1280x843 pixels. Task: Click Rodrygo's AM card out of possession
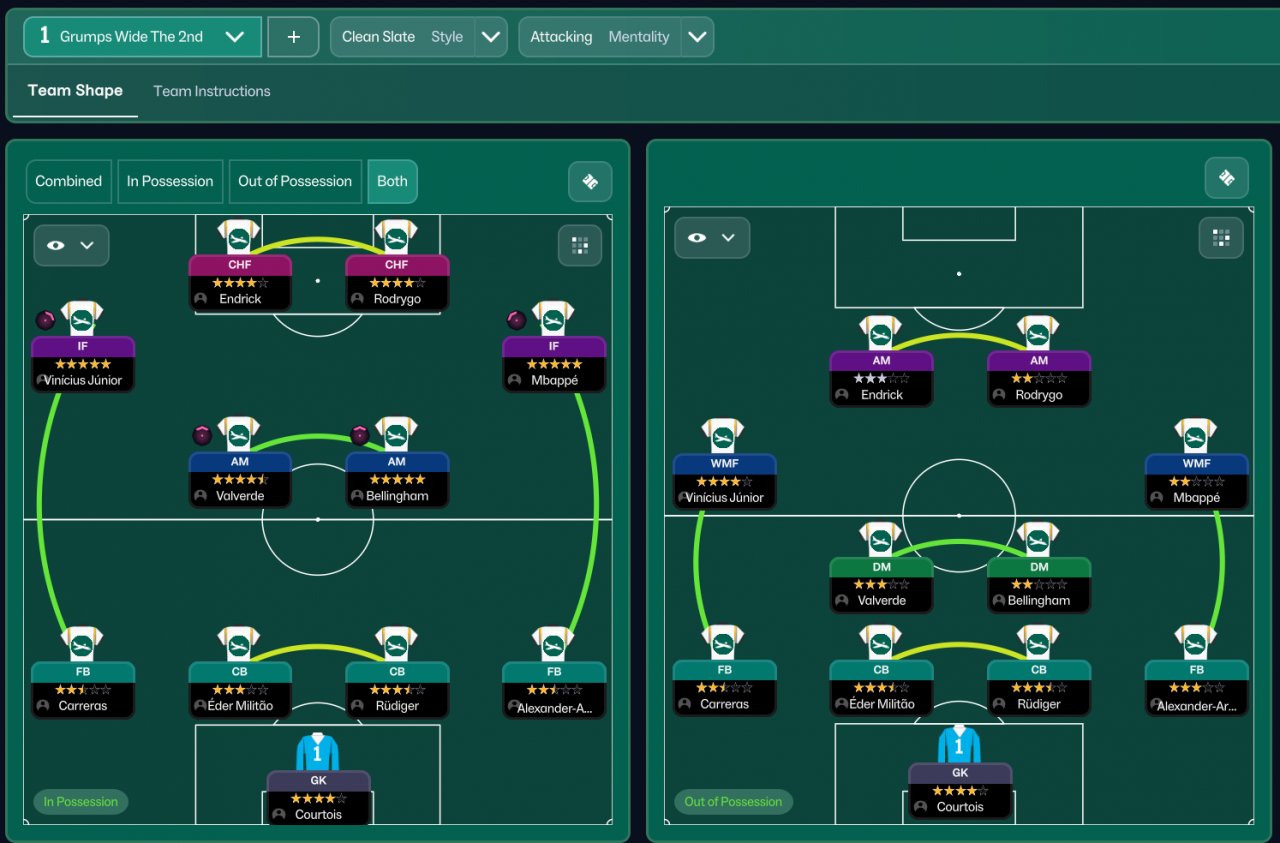point(1038,378)
